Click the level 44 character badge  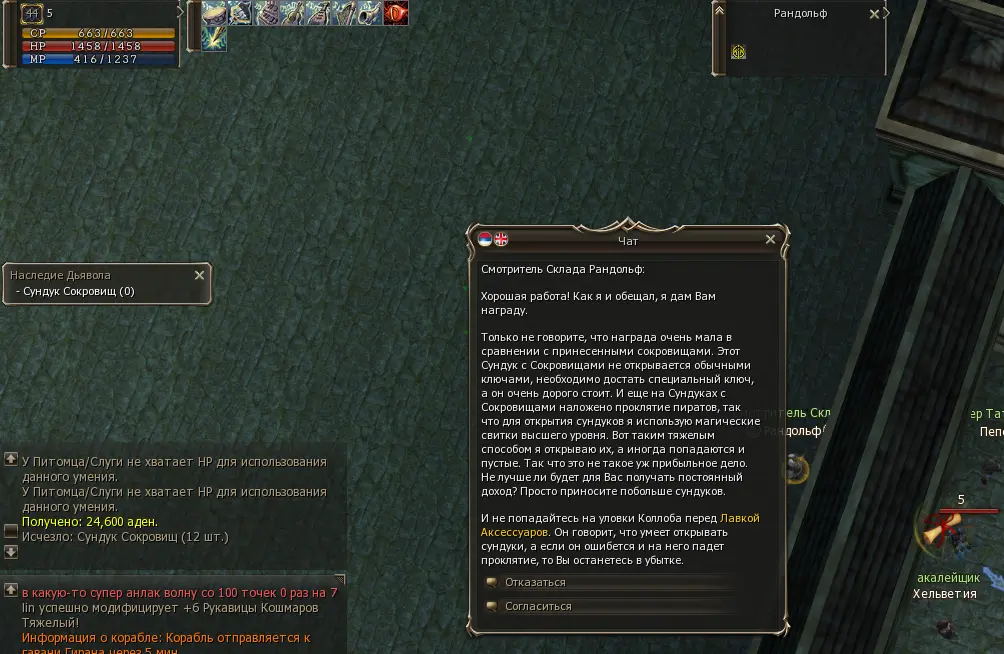coord(31,13)
